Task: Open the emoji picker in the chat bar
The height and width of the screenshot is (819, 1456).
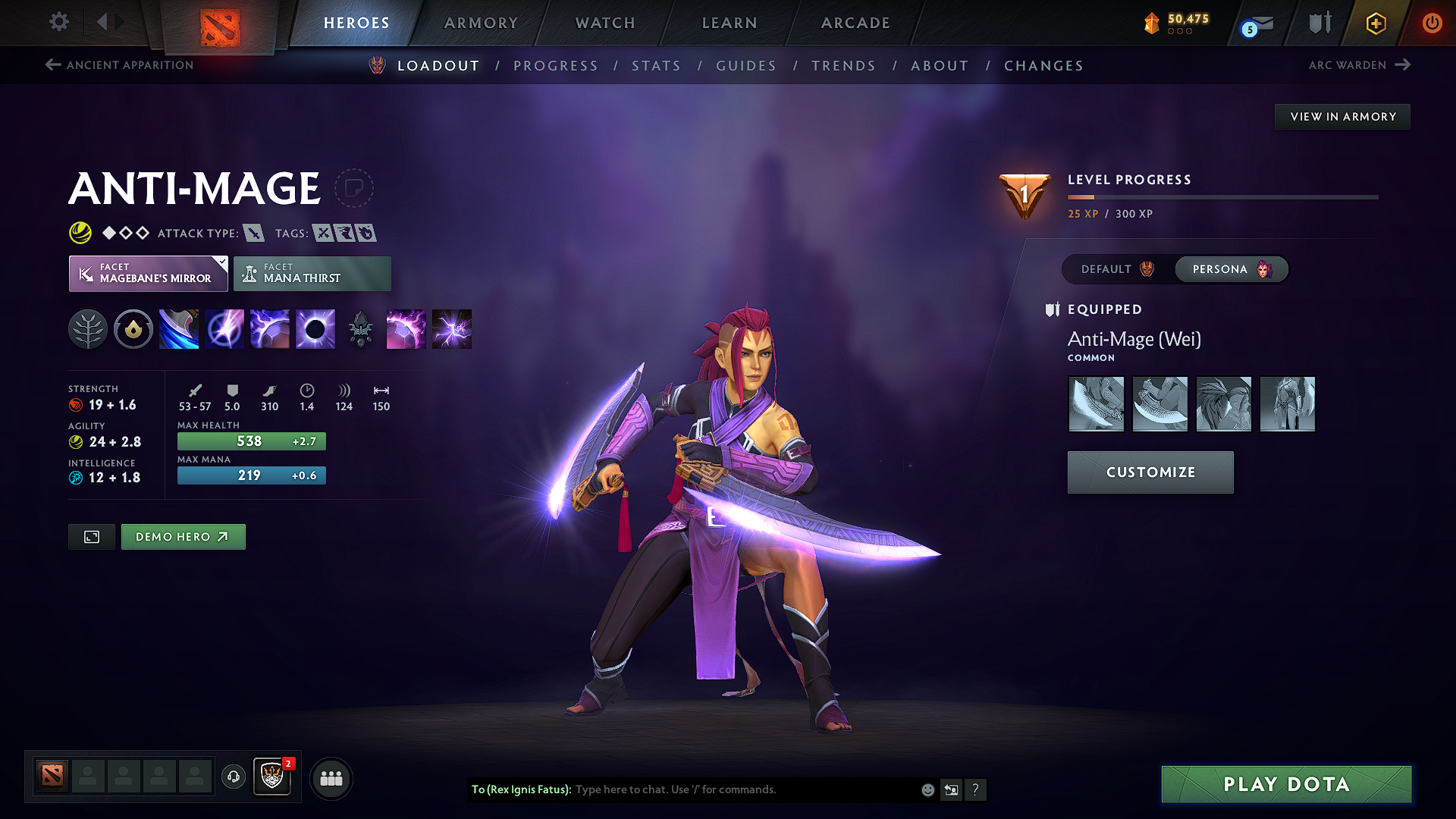Action: (x=927, y=789)
